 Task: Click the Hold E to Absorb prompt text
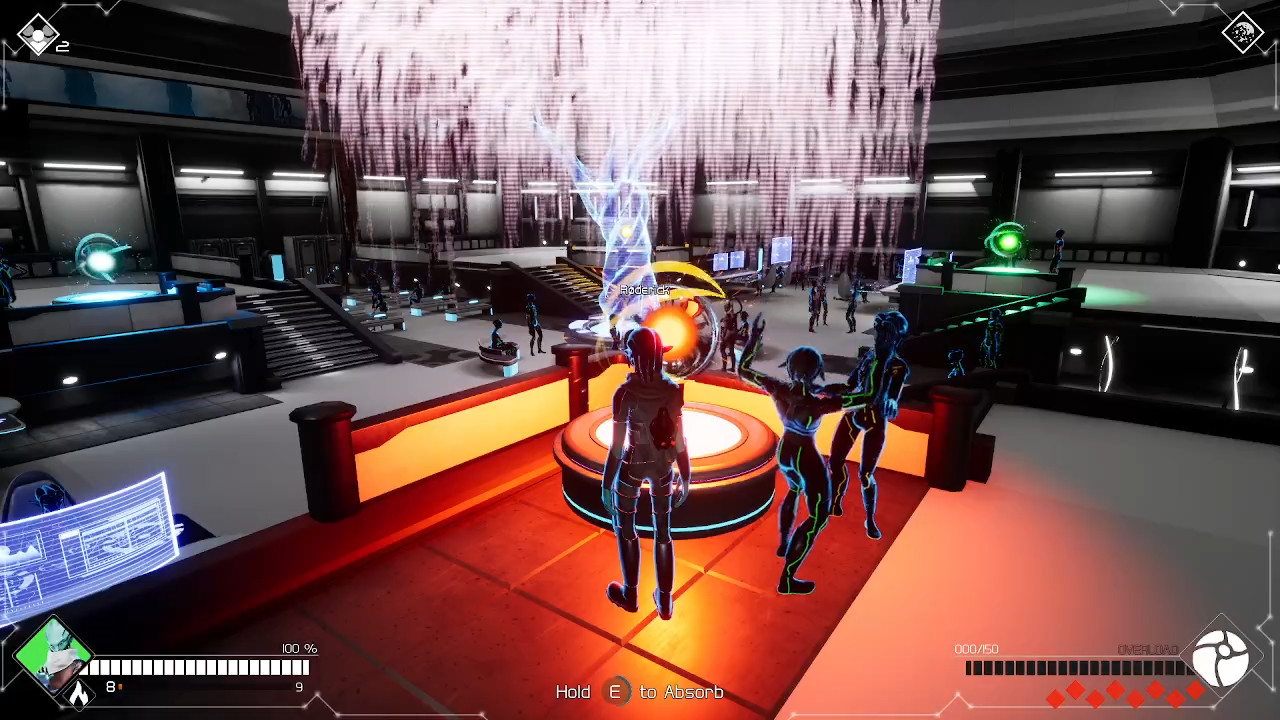click(640, 691)
